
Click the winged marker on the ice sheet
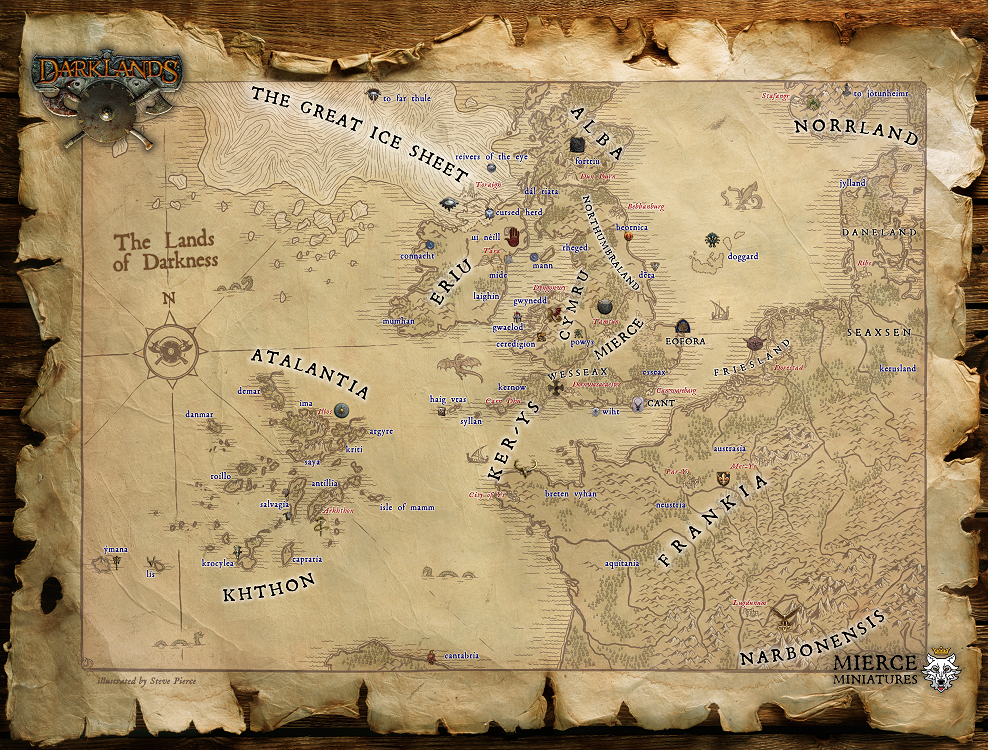tap(447, 204)
